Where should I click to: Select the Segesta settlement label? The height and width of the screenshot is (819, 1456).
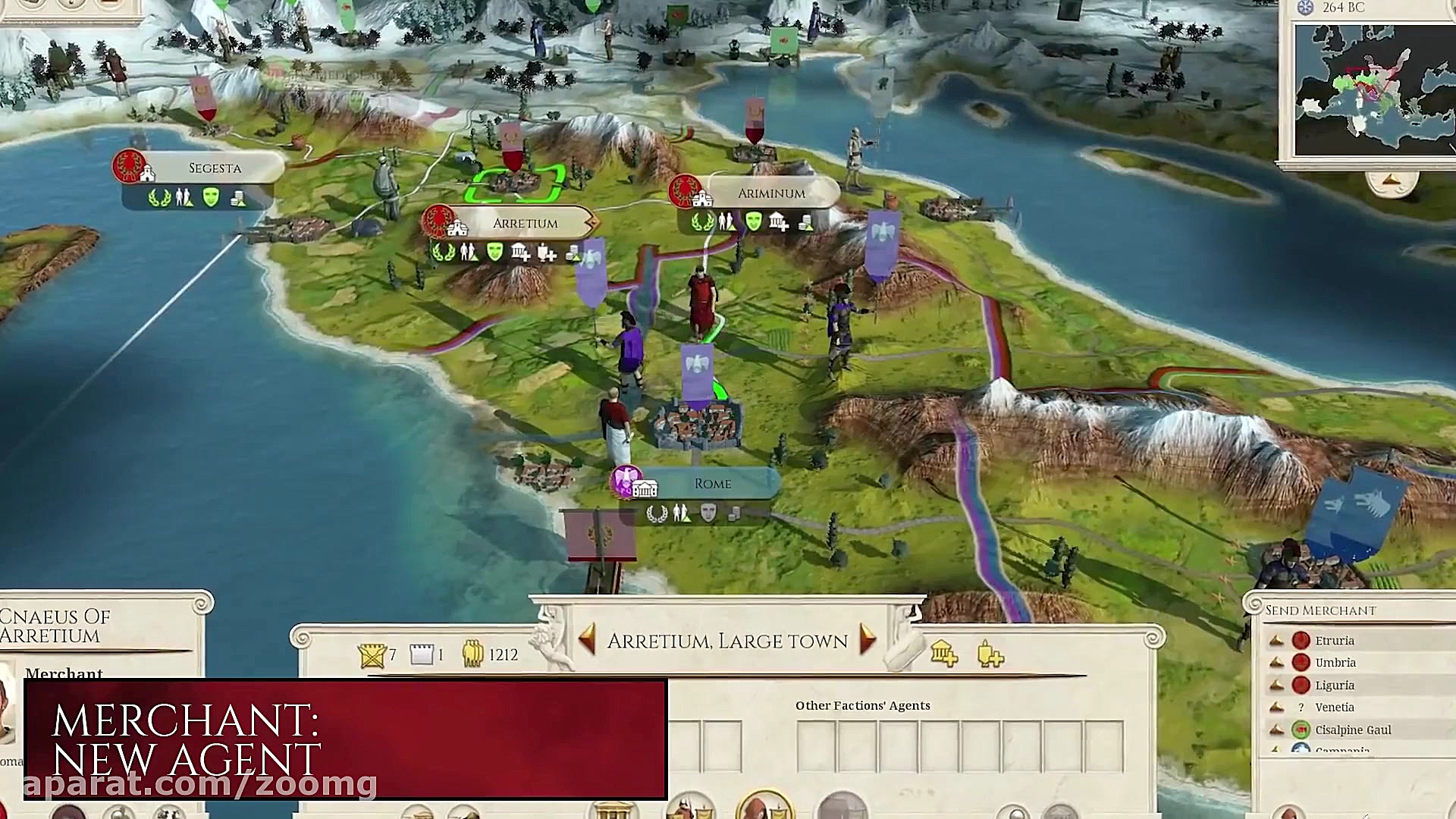click(x=215, y=168)
